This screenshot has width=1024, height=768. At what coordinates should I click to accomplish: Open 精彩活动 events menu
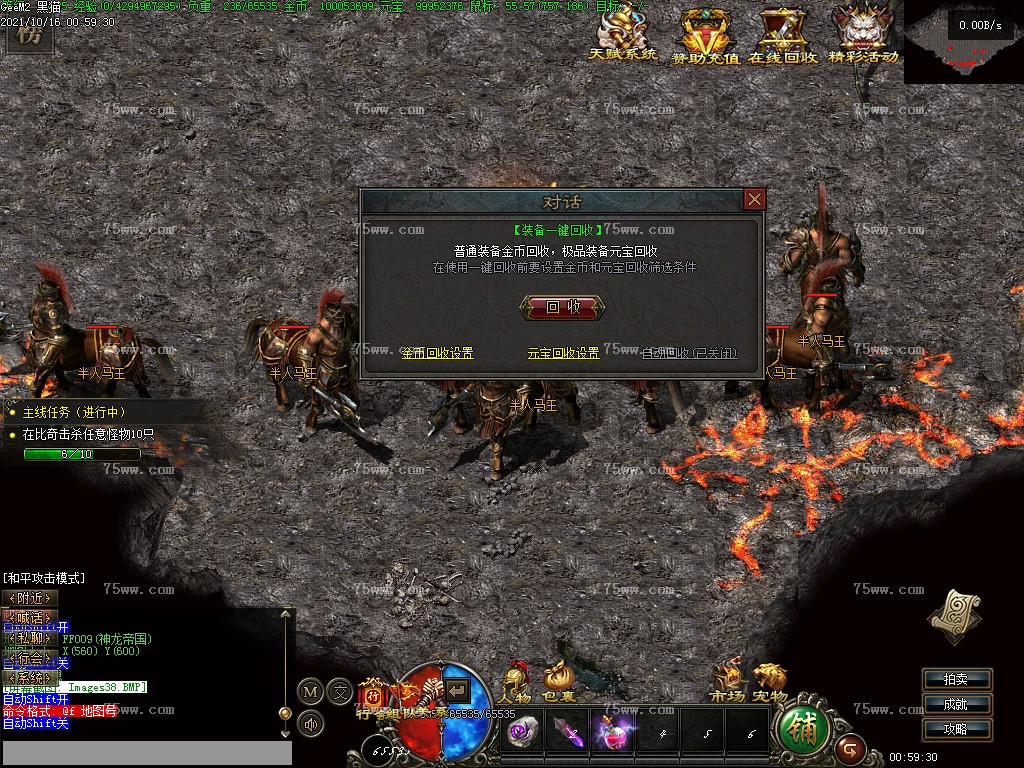[863, 34]
